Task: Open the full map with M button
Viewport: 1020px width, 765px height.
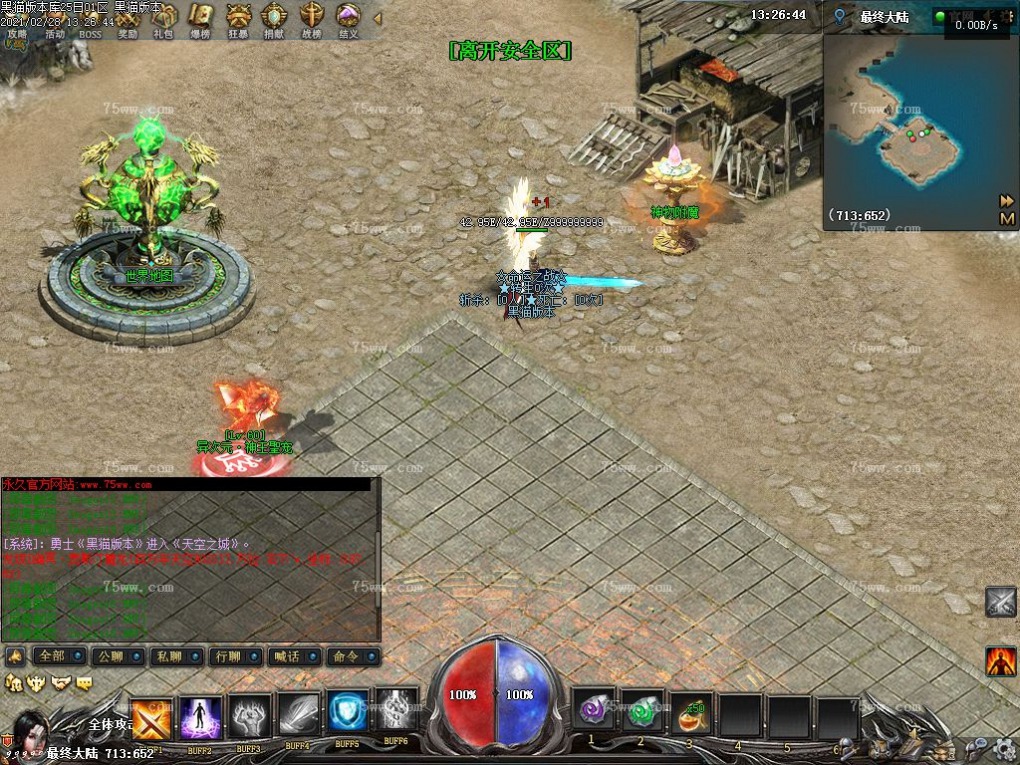Action: [x=1006, y=218]
